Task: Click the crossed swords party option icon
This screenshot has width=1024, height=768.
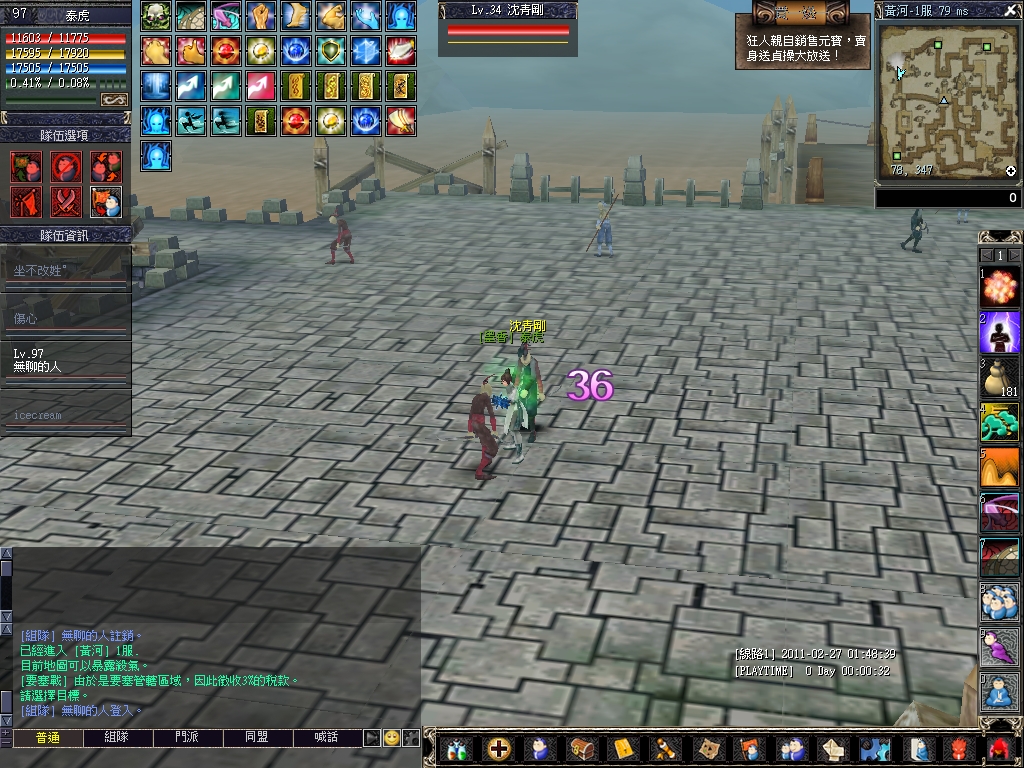Action: click(66, 201)
